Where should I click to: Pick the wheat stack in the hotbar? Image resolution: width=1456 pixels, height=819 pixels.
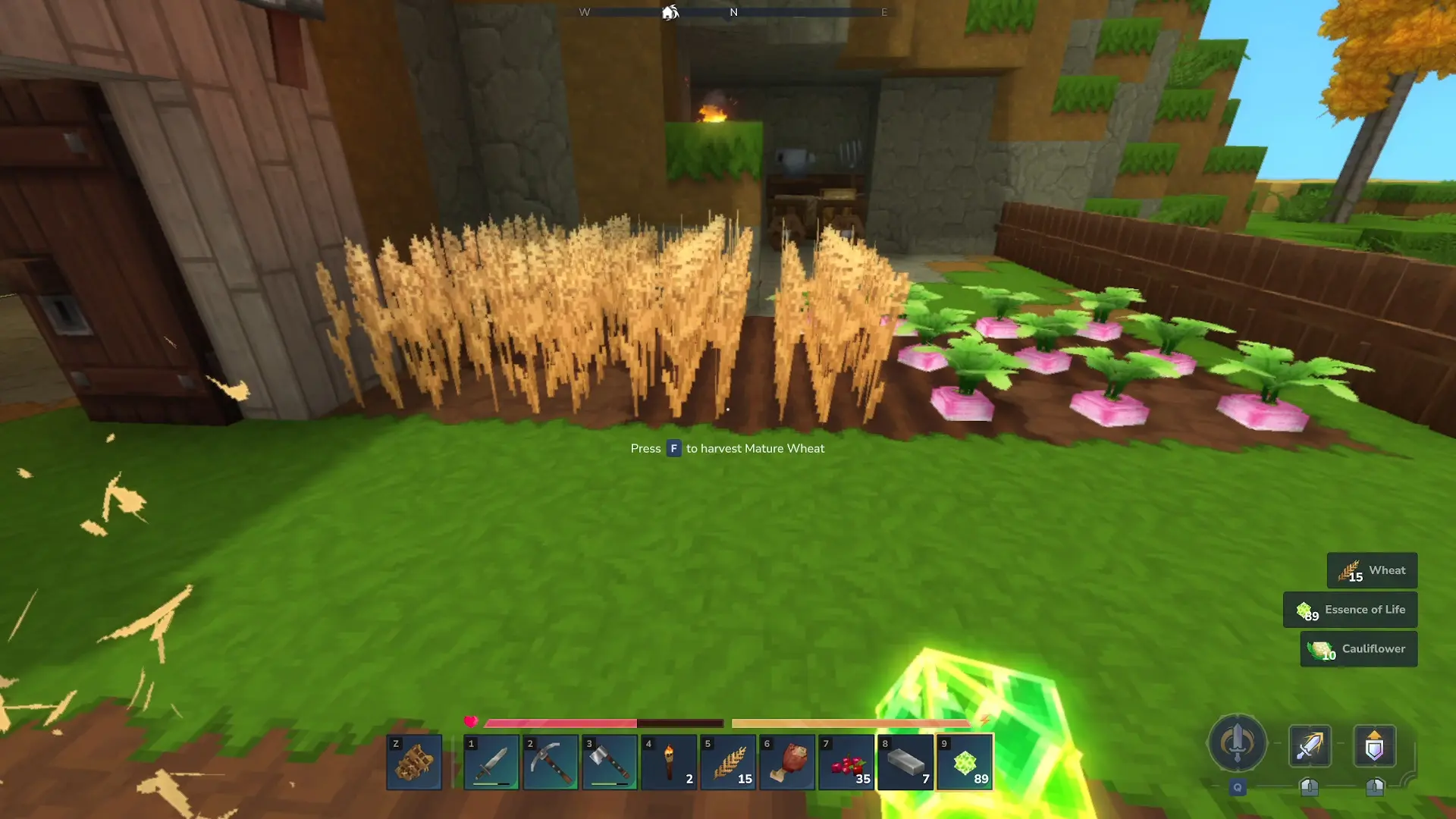[x=728, y=762]
